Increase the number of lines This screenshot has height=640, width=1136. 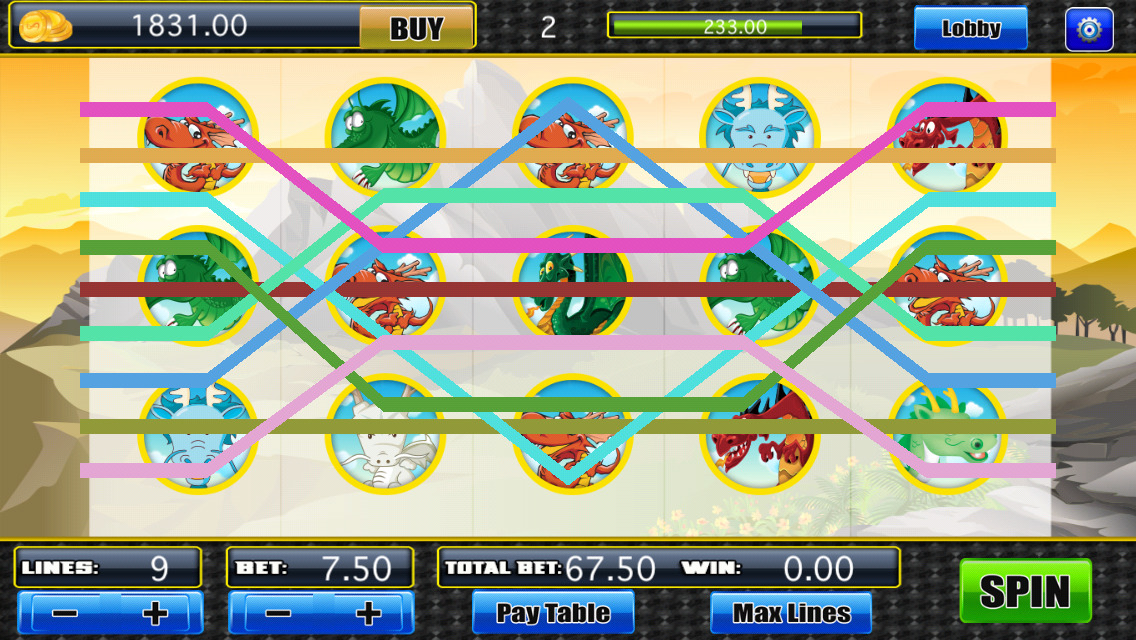pyautogui.click(x=155, y=612)
